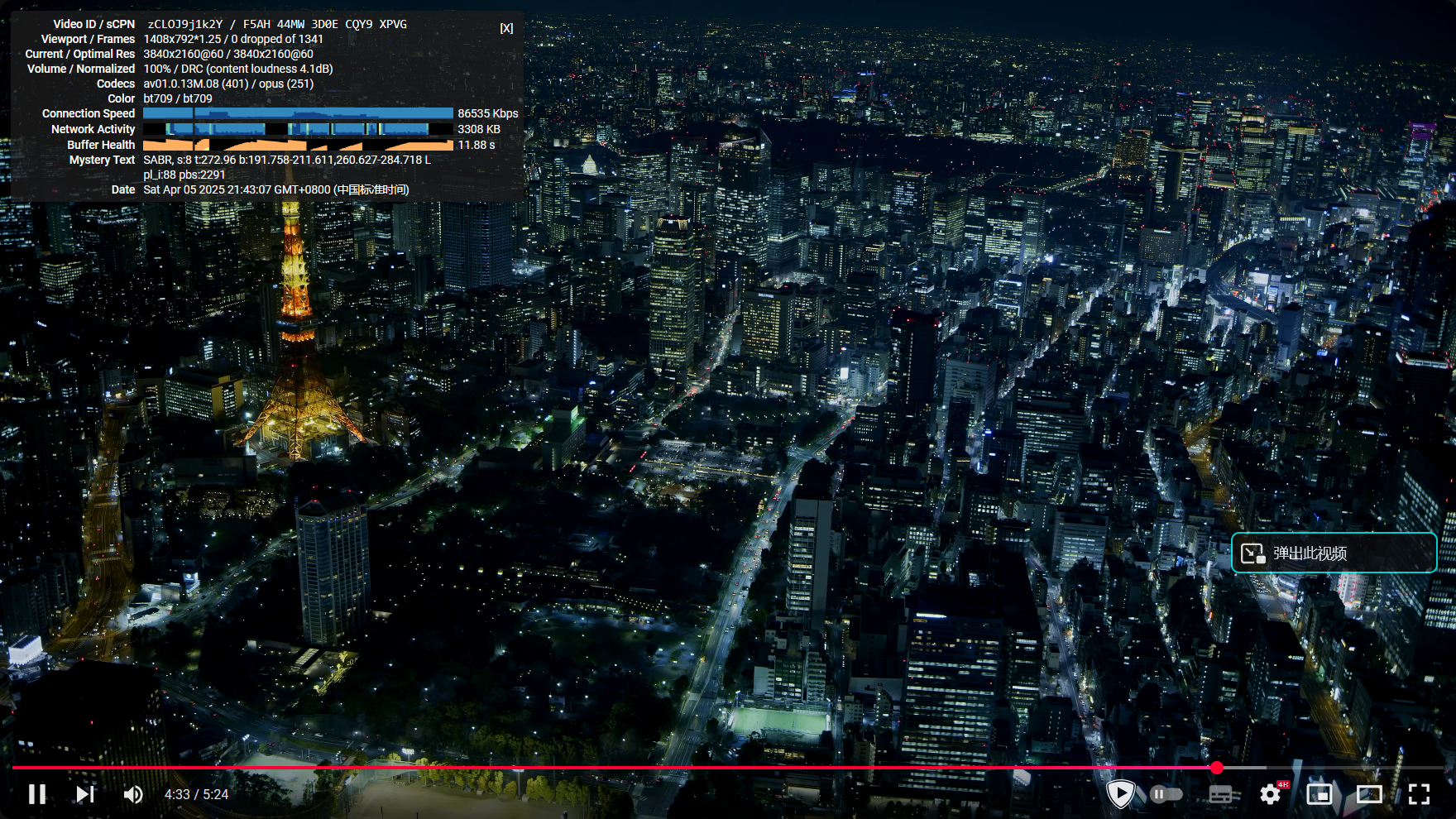Viewport: 1456px width, 819px height.
Task: Click the red playback progress bar
Action: 612,768
